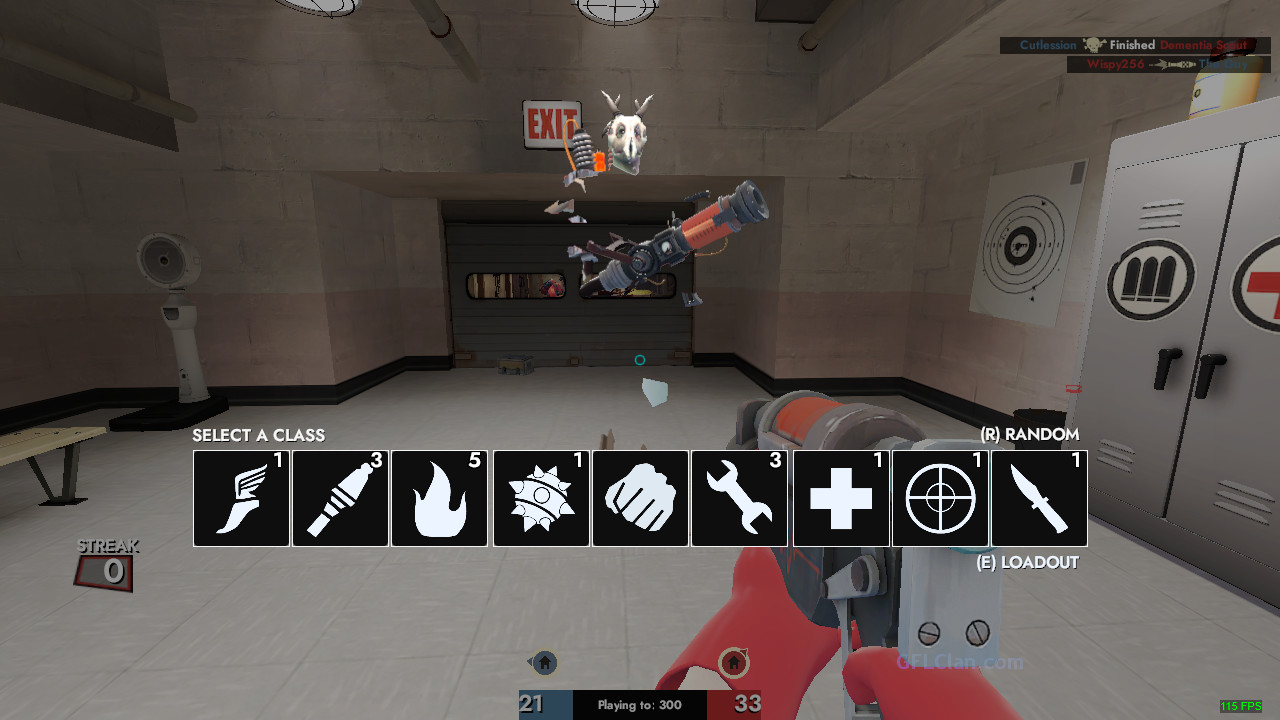Click the Playing to: 300 label
Screen dimensions: 1280x720
[640, 705]
